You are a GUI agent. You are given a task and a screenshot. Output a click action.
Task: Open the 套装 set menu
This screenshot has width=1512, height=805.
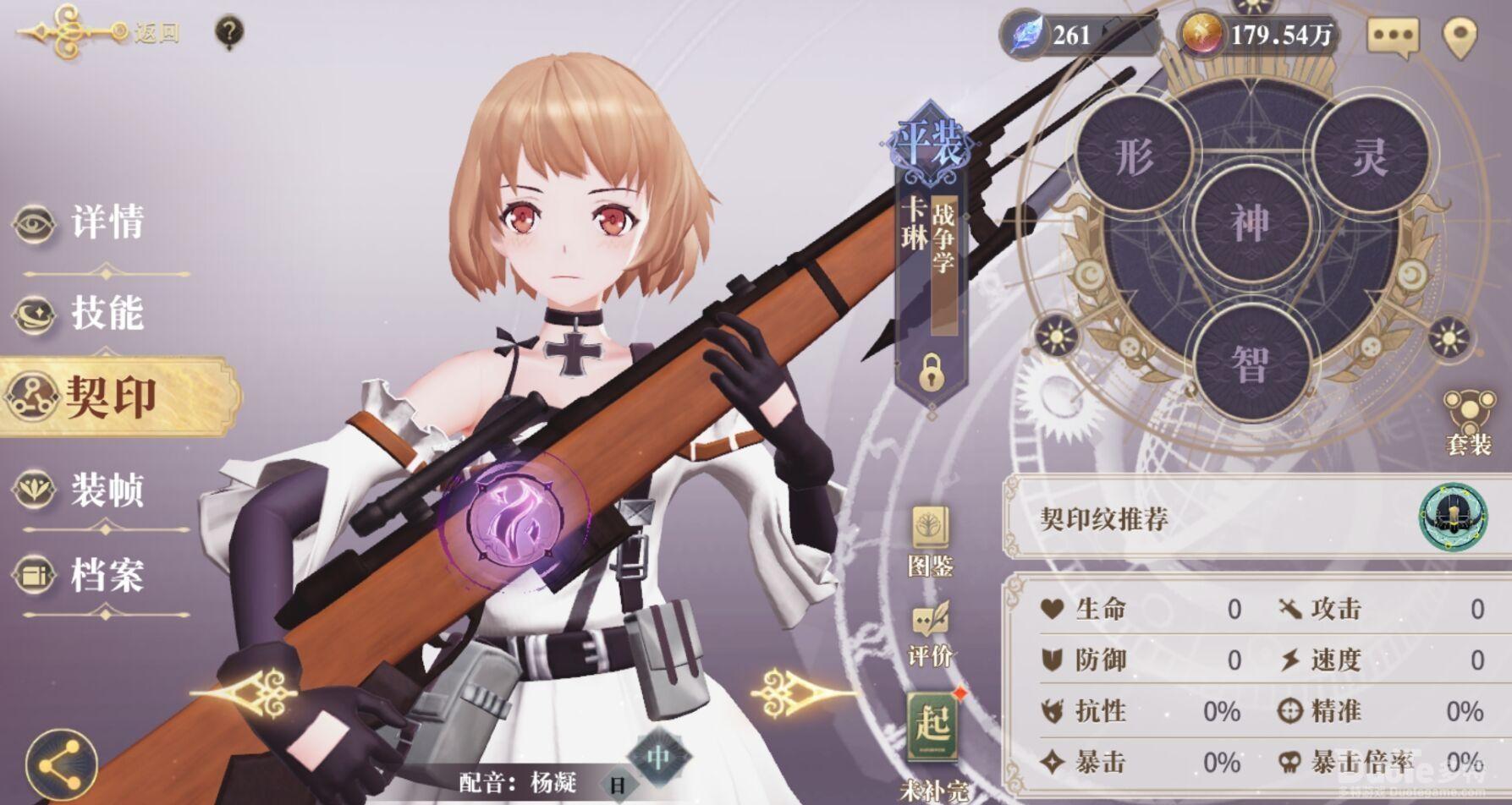click(1469, 423)
